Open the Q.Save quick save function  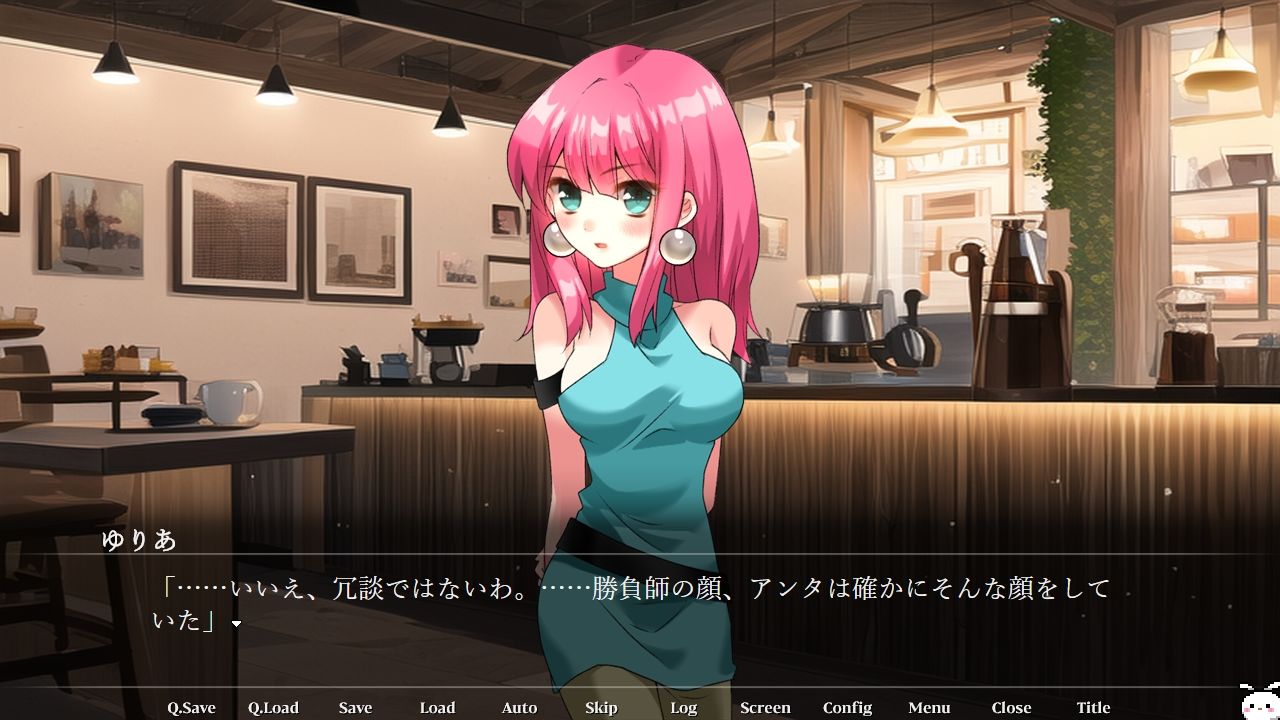[x=194, y=707]
